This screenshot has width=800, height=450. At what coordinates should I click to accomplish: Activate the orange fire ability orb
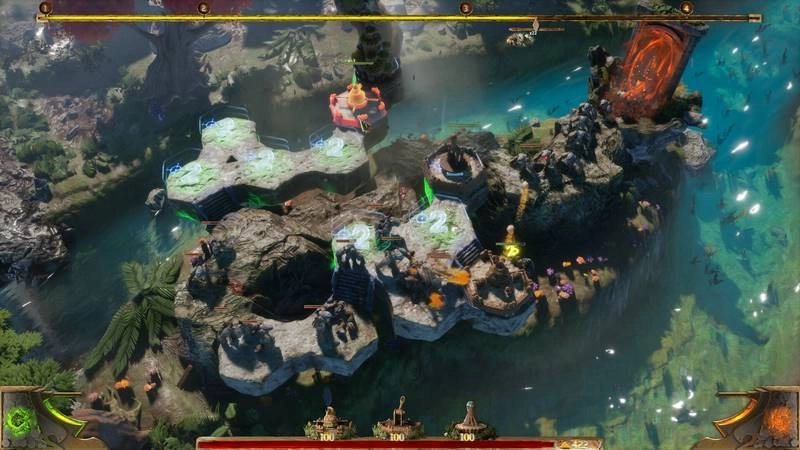point(776,420)
